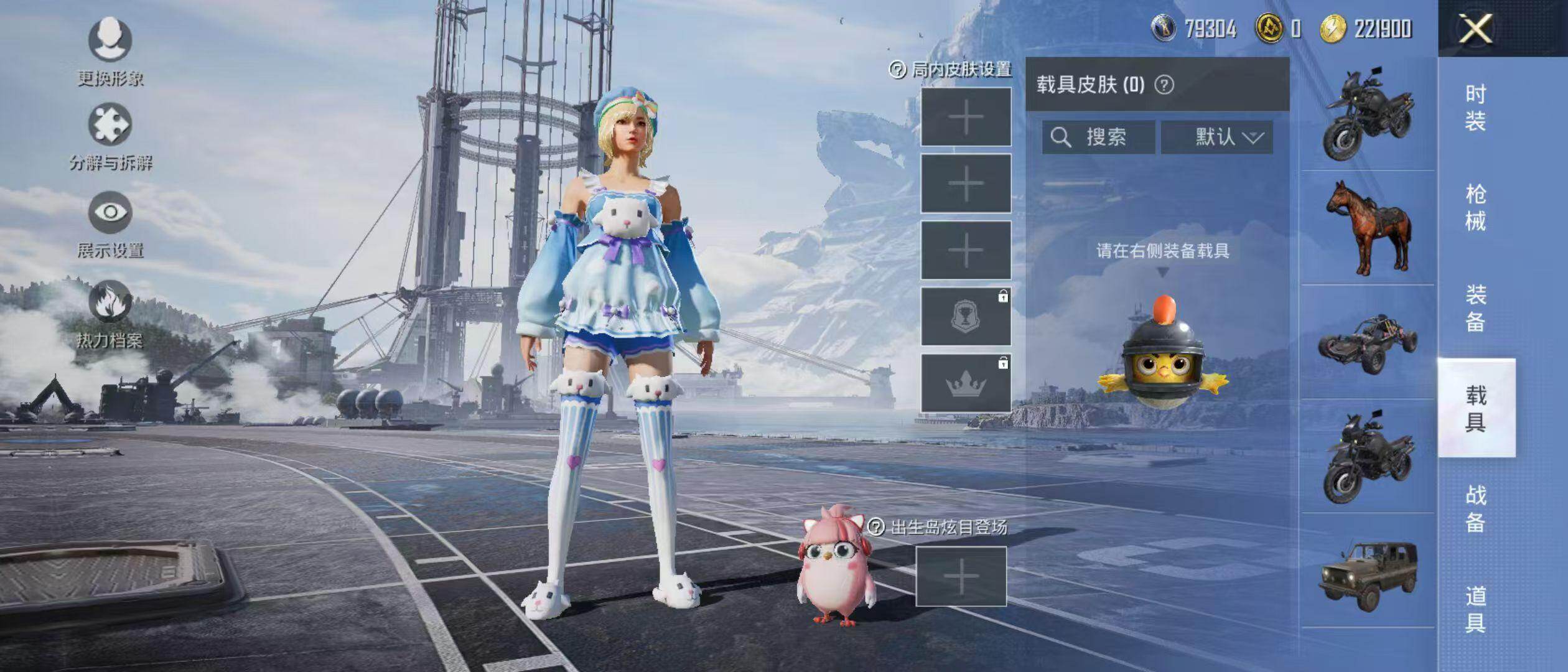The width and height of the screenshot is (1568, 672).
Task: Open the 默认 sort dropdown
Action: pos(1217,137)
